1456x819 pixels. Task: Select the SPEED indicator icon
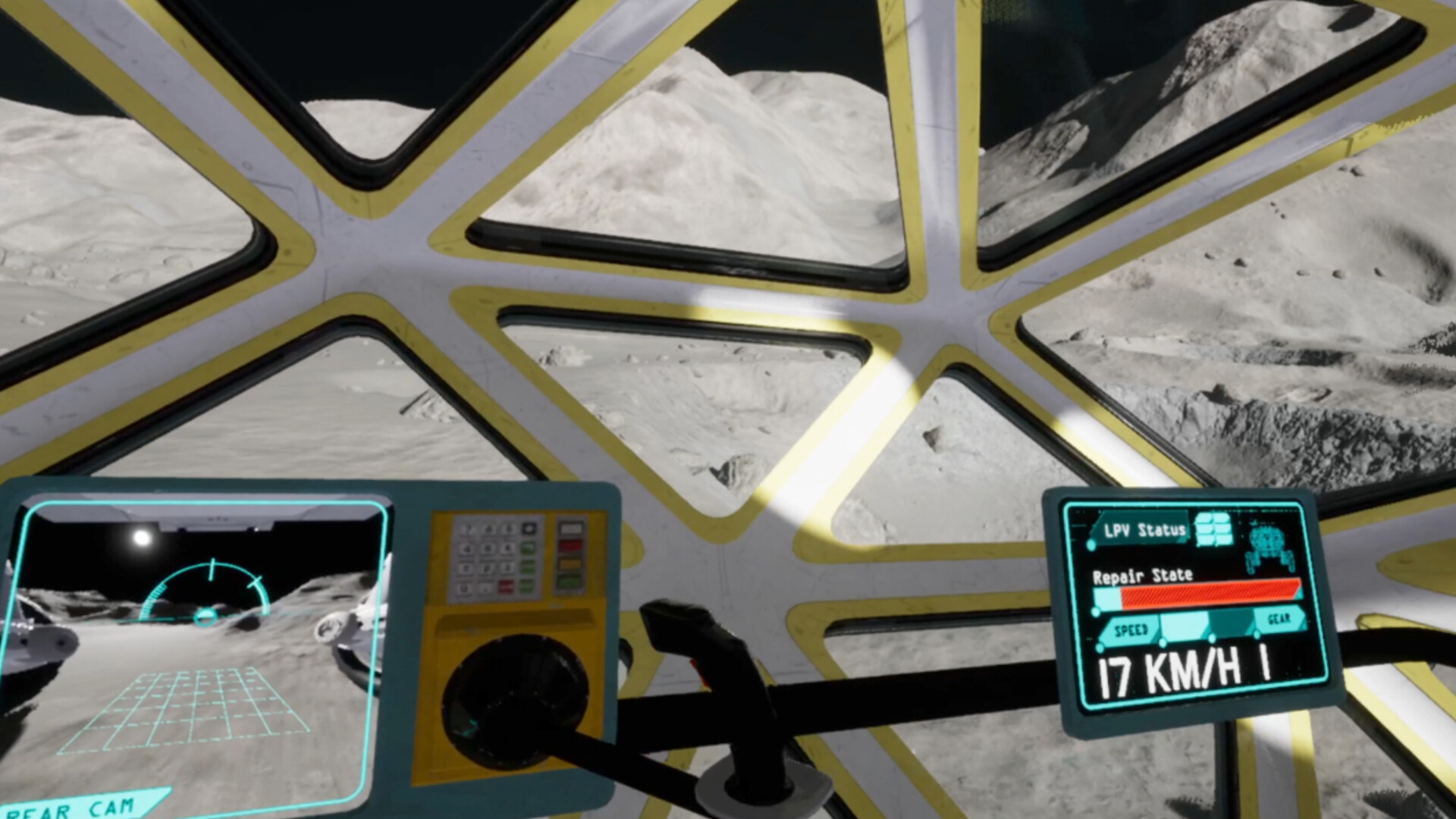1130,629
